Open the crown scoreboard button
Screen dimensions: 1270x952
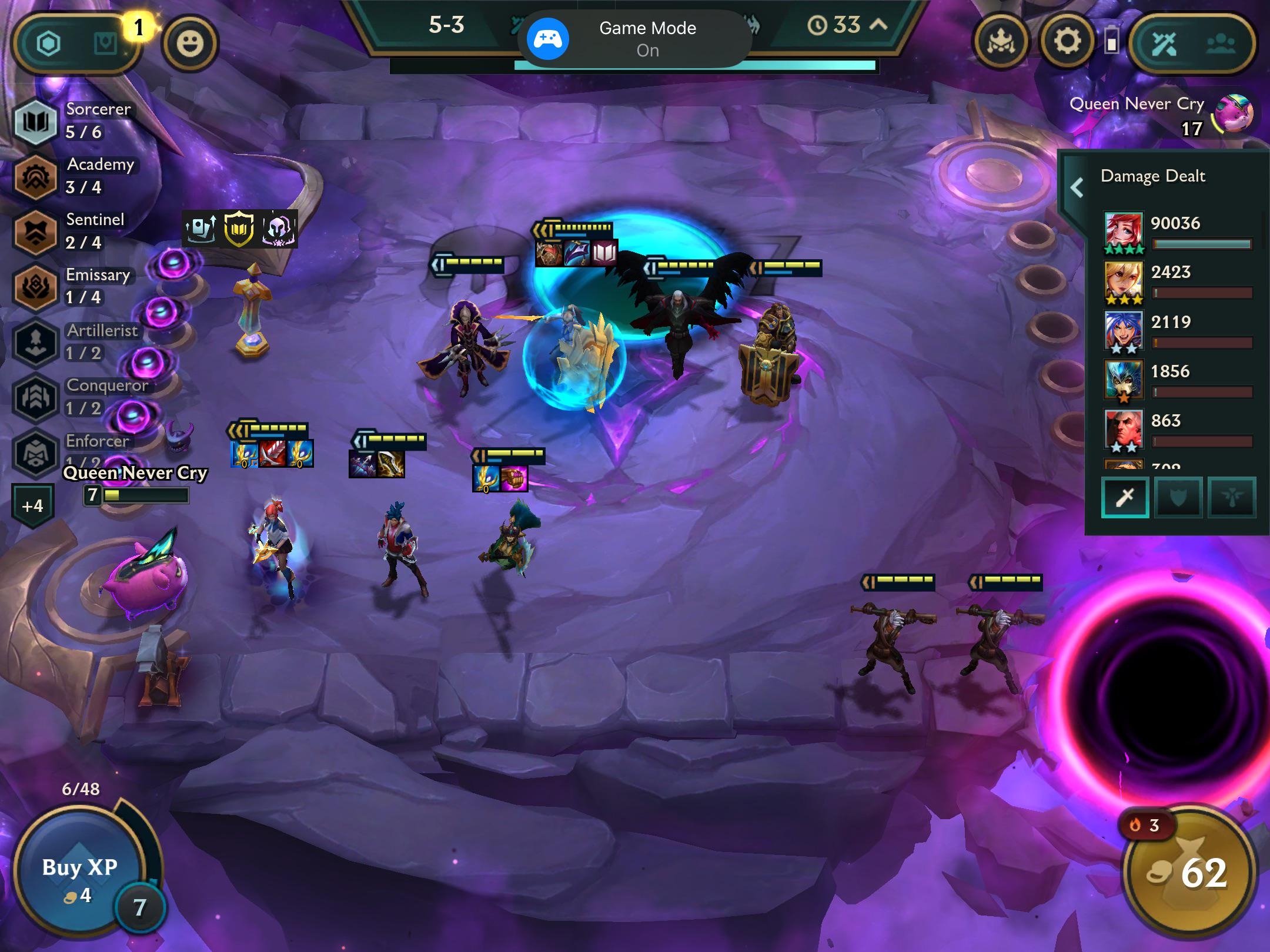1001,42
